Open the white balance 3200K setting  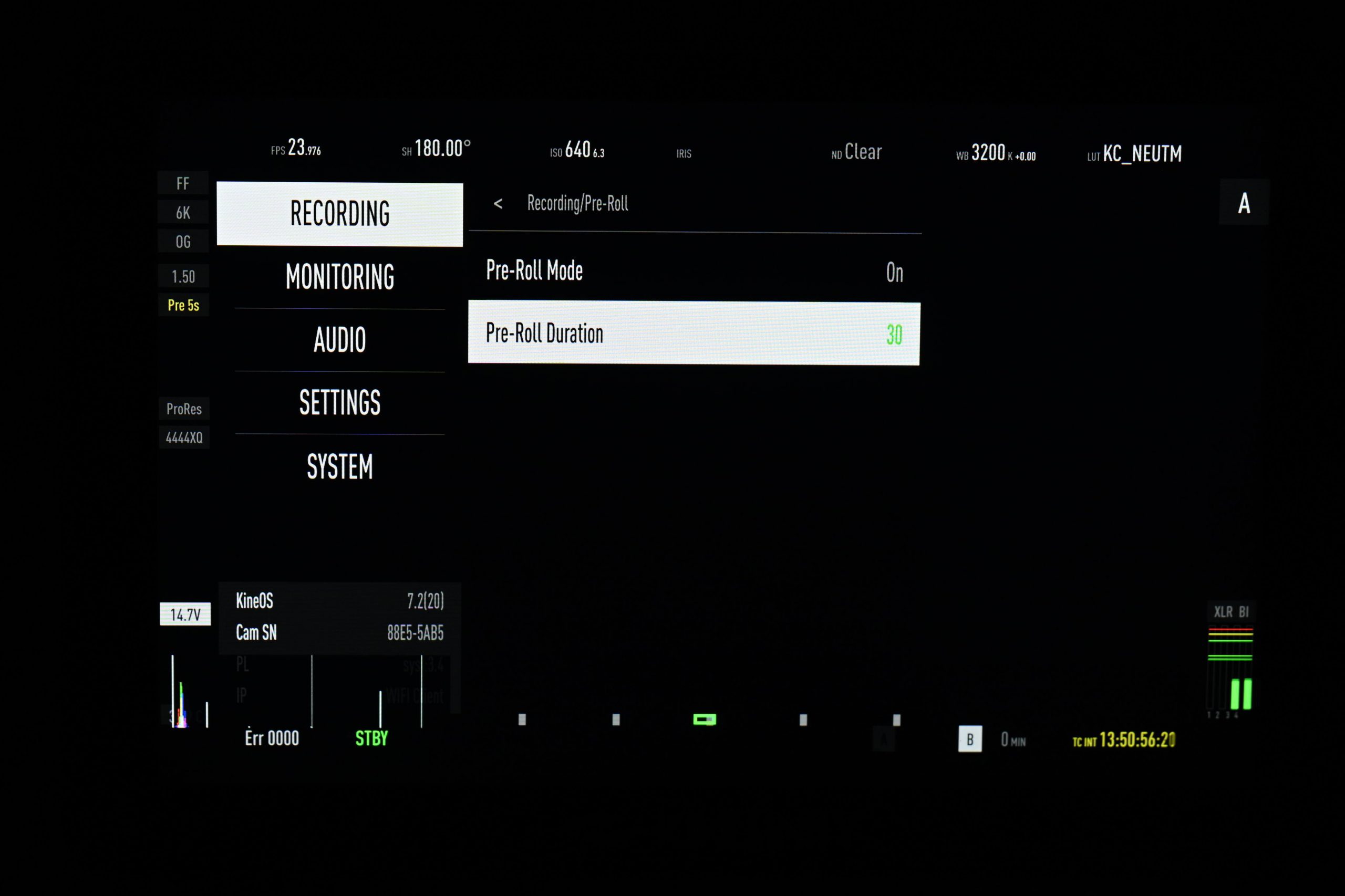tap(995, 154)
